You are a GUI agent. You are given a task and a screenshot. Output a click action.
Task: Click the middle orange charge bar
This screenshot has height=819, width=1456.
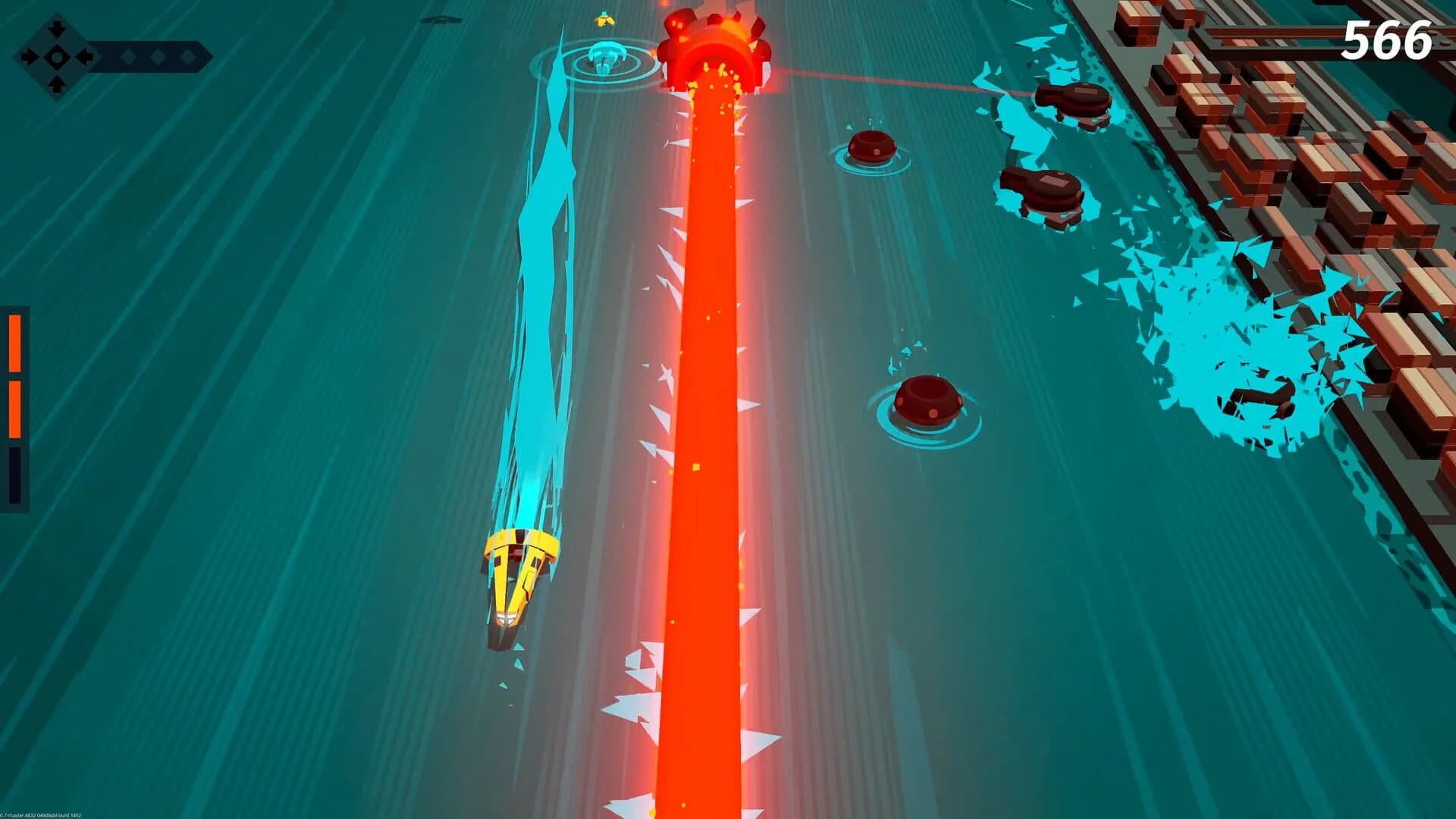(15, 409)
